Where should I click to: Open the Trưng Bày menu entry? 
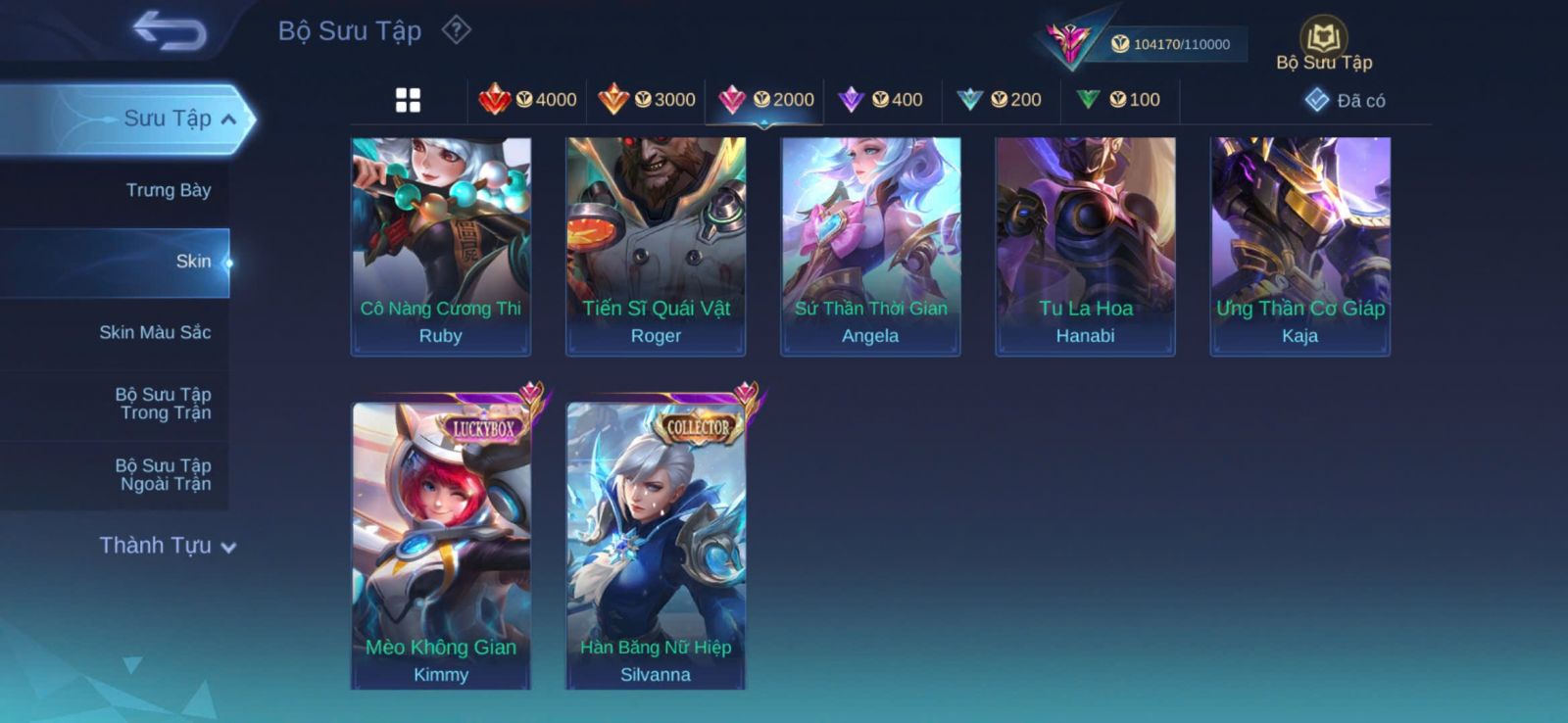[x=168, y=190]
